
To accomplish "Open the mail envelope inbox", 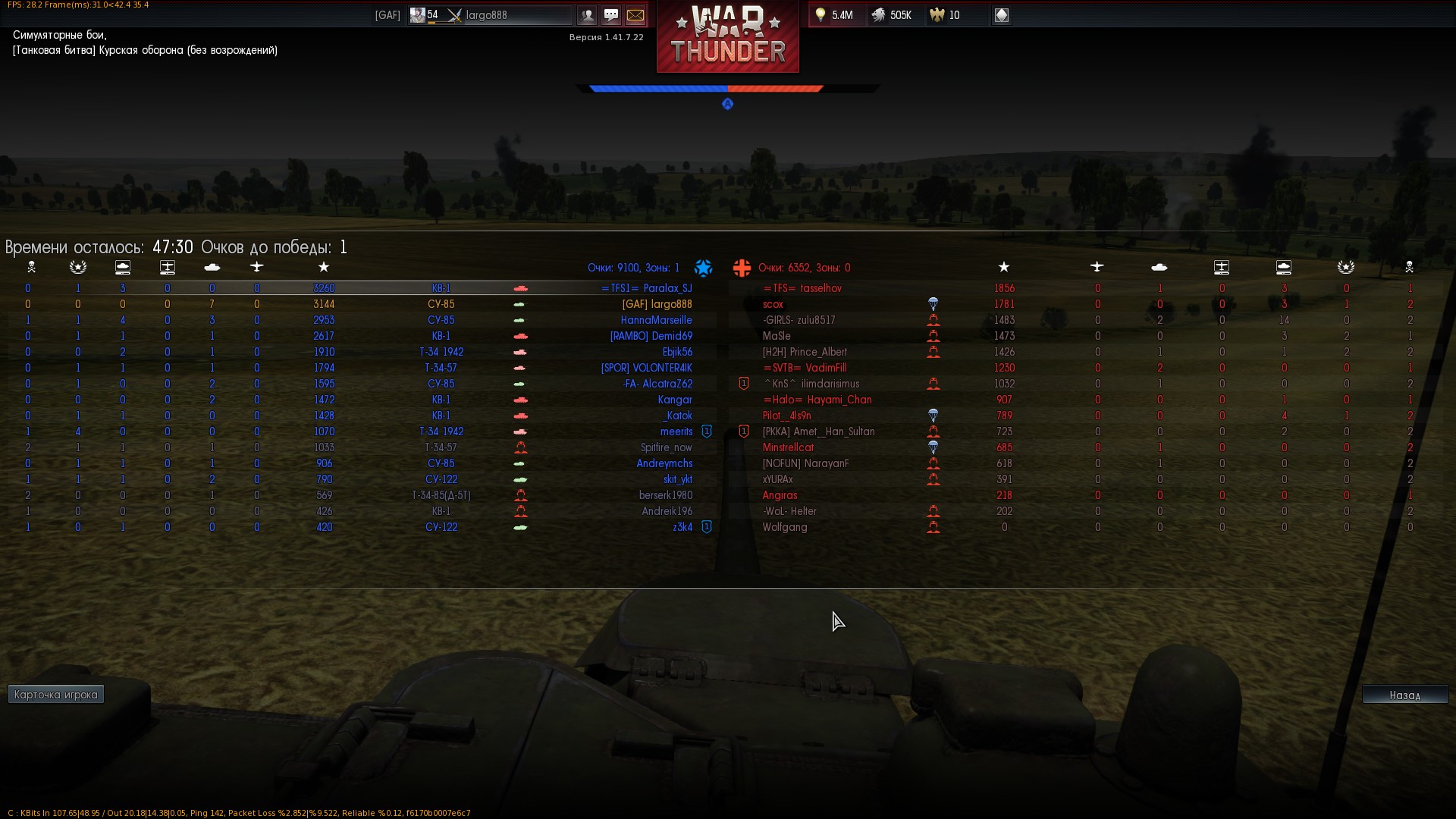I will pyautogui.click(x=635, y=15).
